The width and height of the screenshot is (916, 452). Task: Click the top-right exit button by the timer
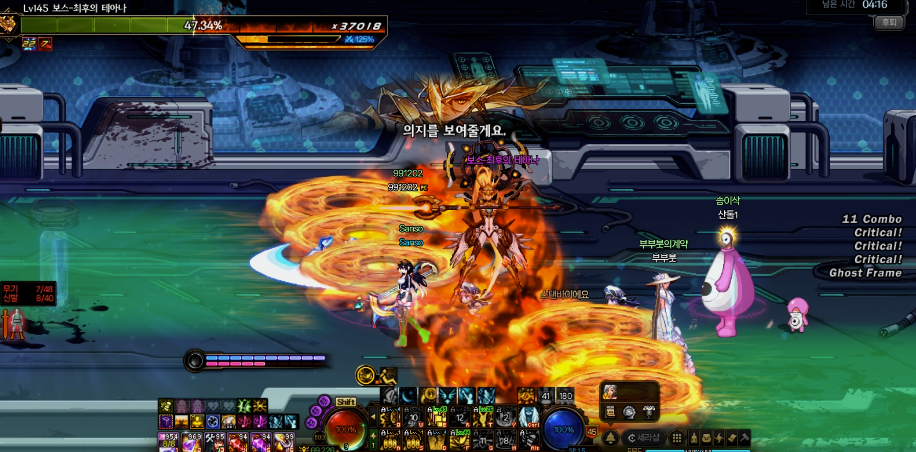tap(887, 22)
